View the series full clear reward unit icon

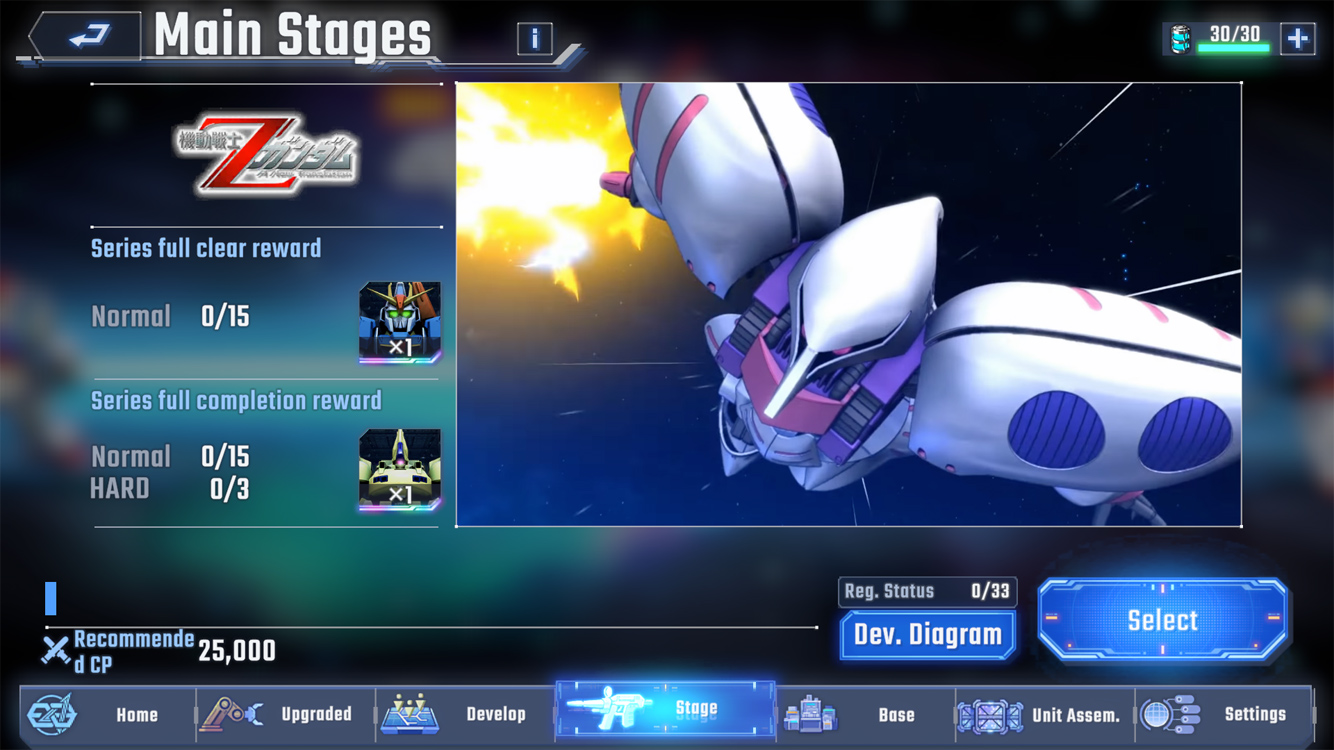[x=400, y=321]
